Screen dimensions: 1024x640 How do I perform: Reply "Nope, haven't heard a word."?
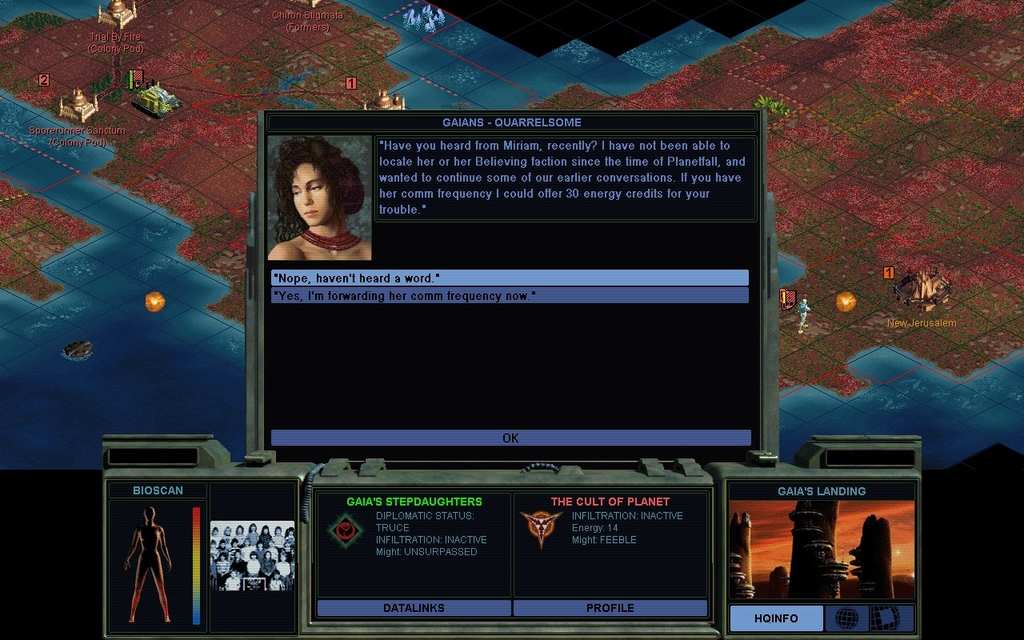[509, 277]
